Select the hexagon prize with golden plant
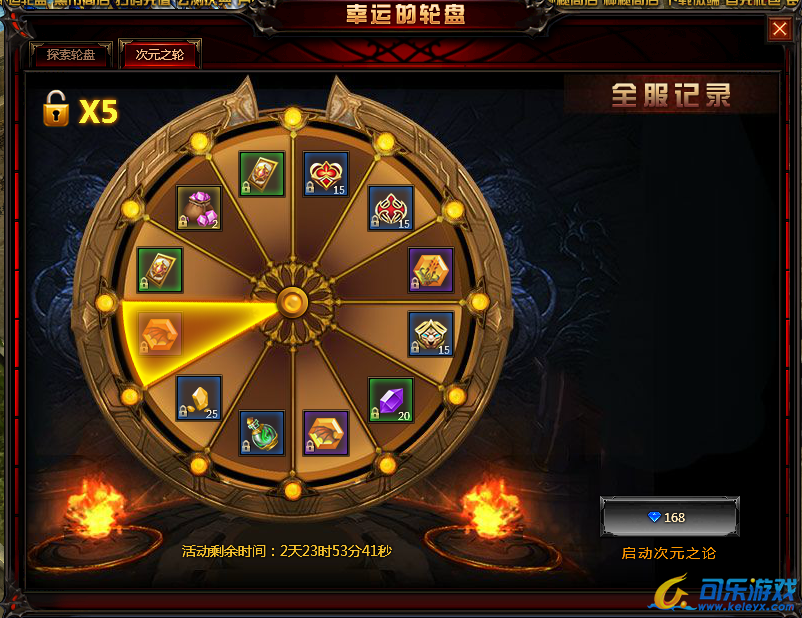The image size is (802, 618). click(x=431, y=270)
